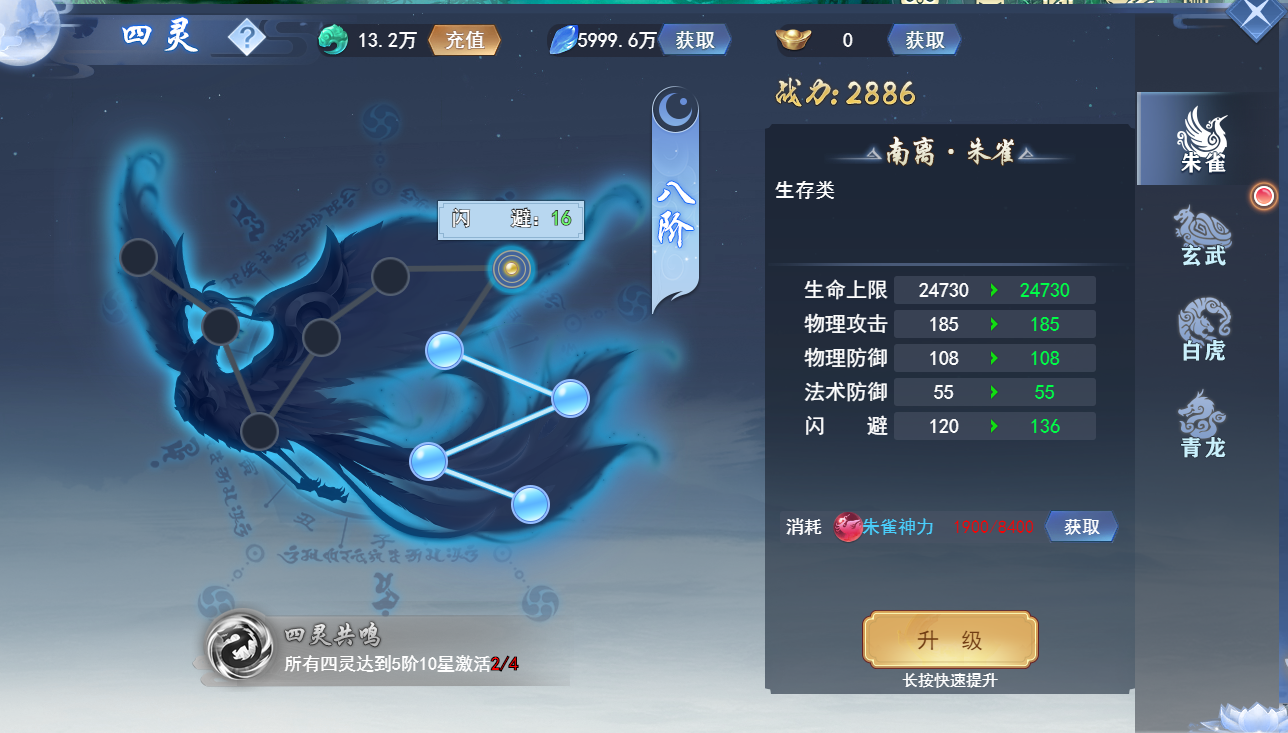Click the 升级 upgrade button
Screen dimensions: 1288x733
click(950, 640)
